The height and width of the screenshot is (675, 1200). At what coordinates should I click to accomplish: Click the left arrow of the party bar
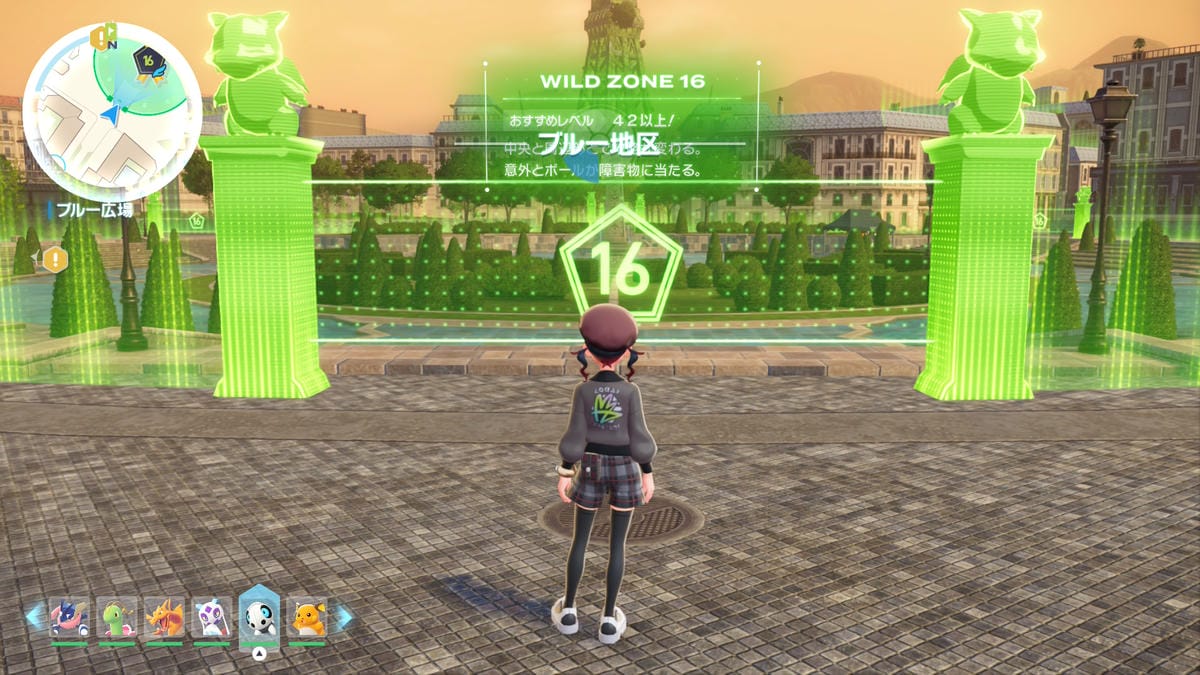click(x=34, y=616)
